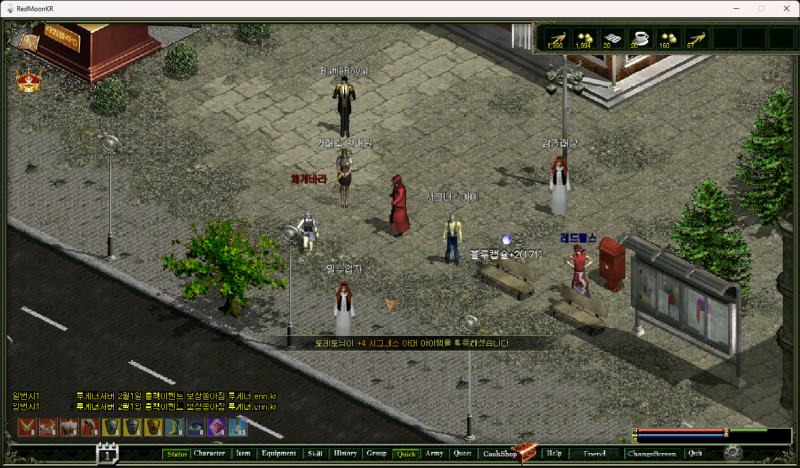The height and width of the screenshot is (468, 800).
Task: Open the gear settings icon
Action: [733, 453]
